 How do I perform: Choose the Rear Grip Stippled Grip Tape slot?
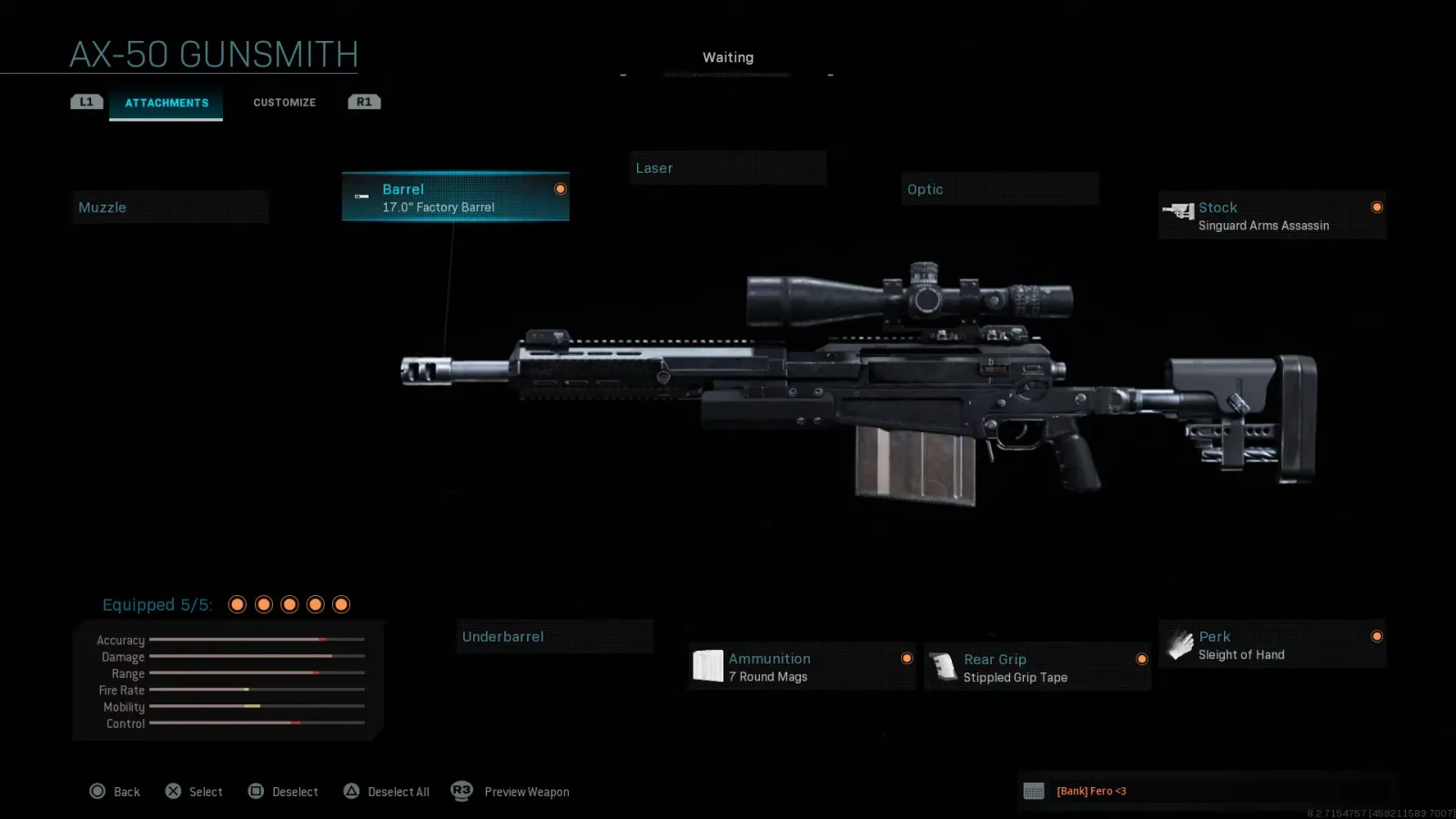coord(1036,668)
